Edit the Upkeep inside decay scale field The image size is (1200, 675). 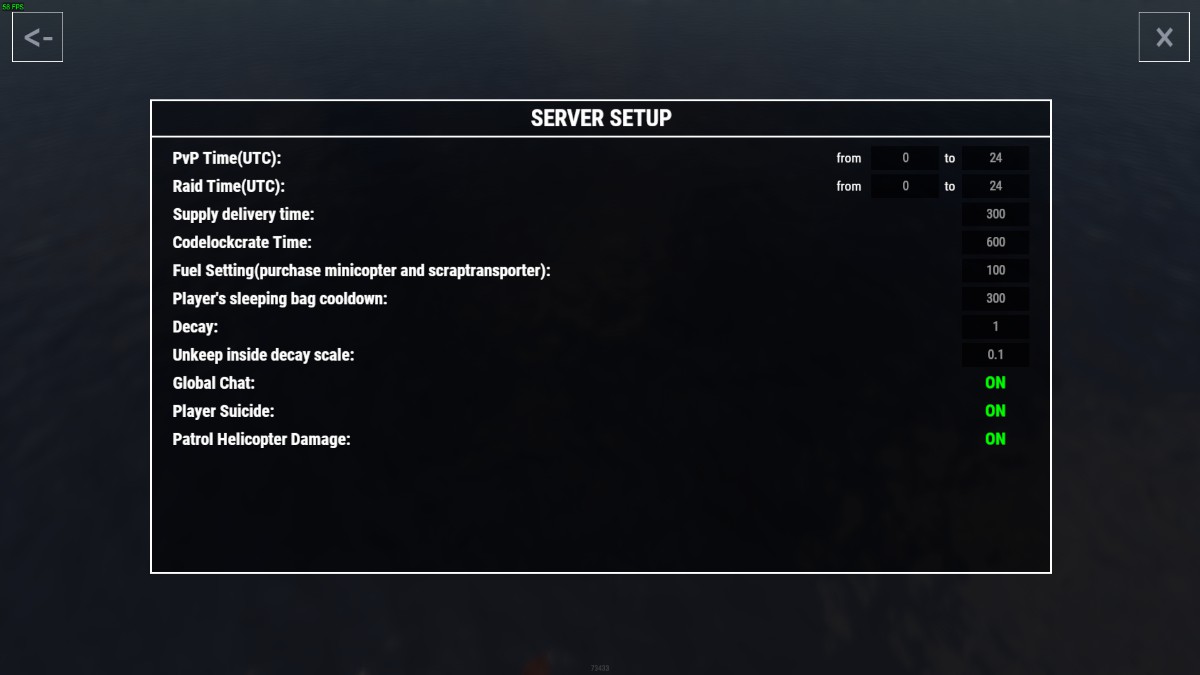[995, 354]
